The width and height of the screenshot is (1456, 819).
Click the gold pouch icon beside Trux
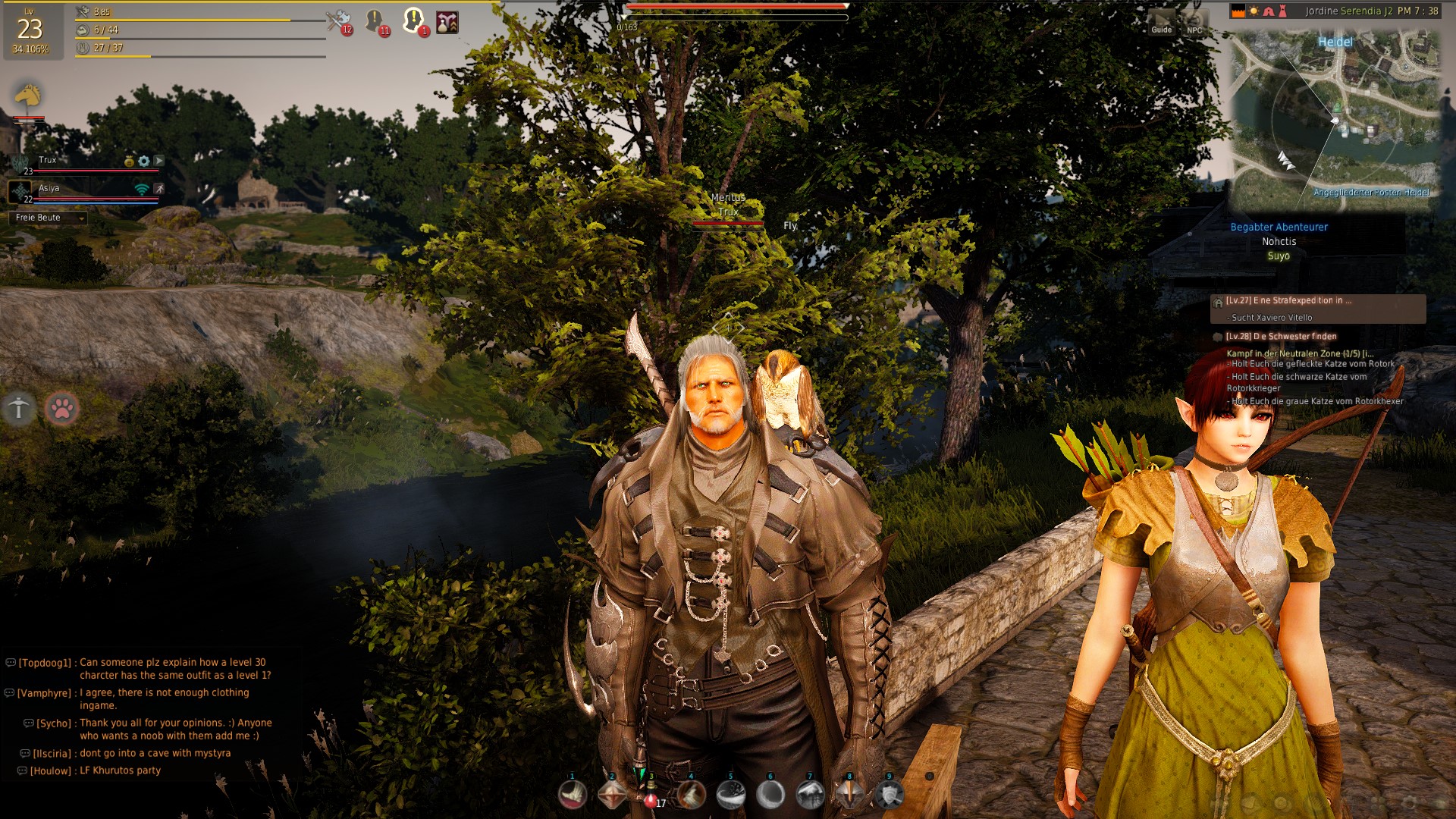pyautogui.click(x=130, y=161)
